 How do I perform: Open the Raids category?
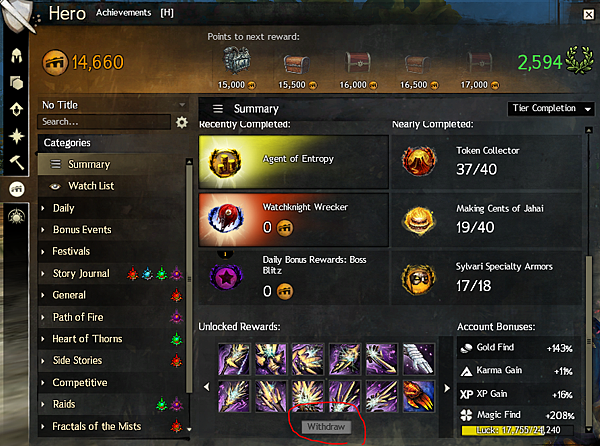(x=65, y=404)
